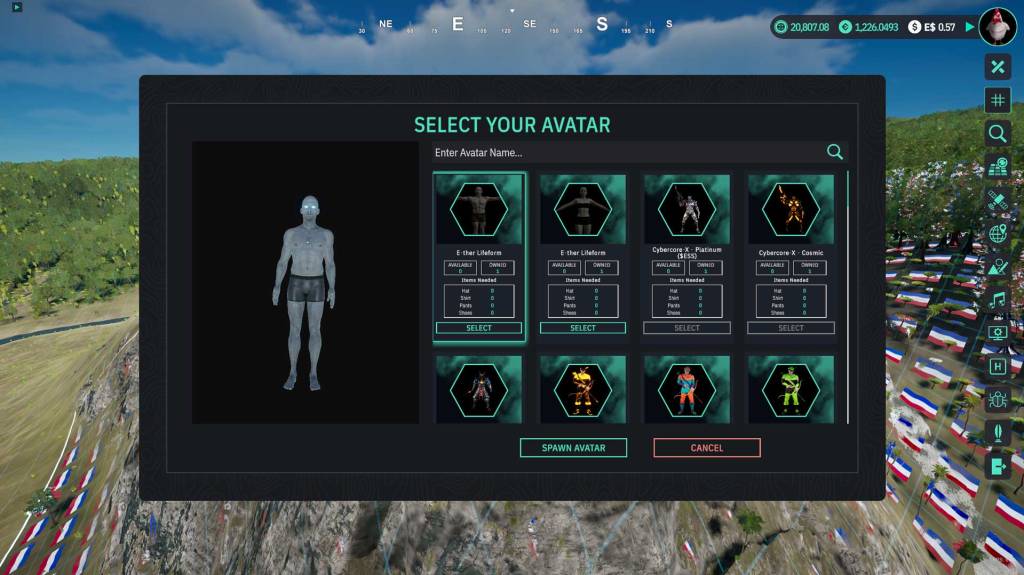The image size is (1024, 575).
Task: Open the globe sidebar button
Action: 997,233
